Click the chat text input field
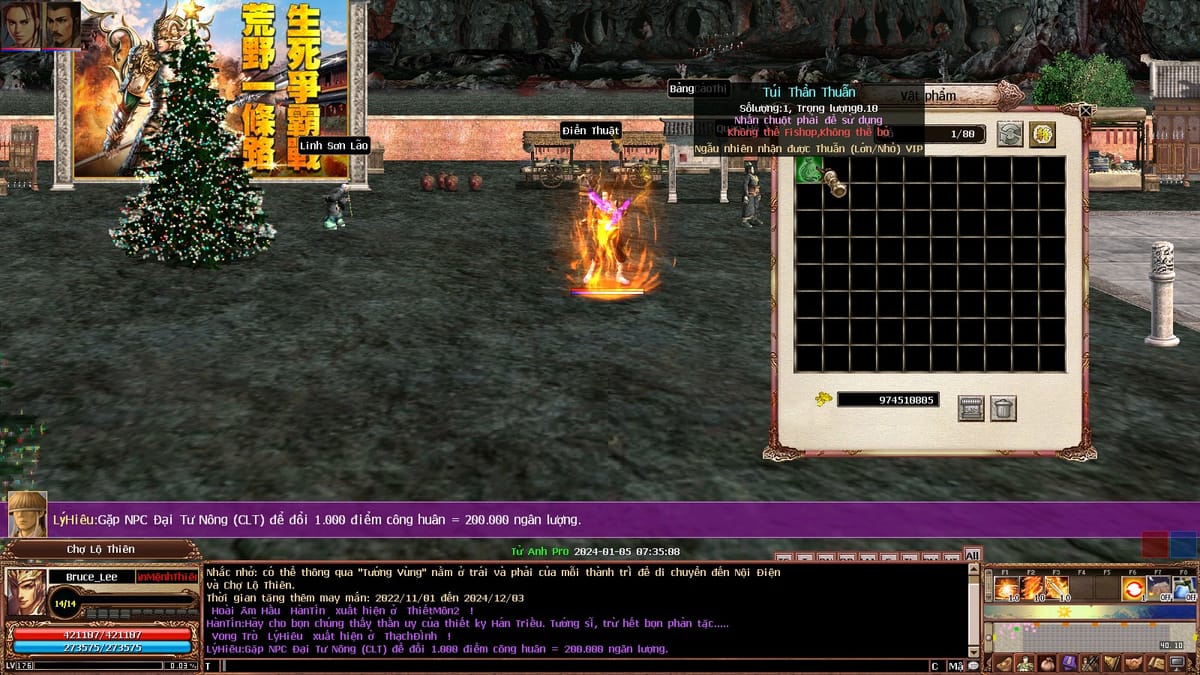 click(570, 666)
